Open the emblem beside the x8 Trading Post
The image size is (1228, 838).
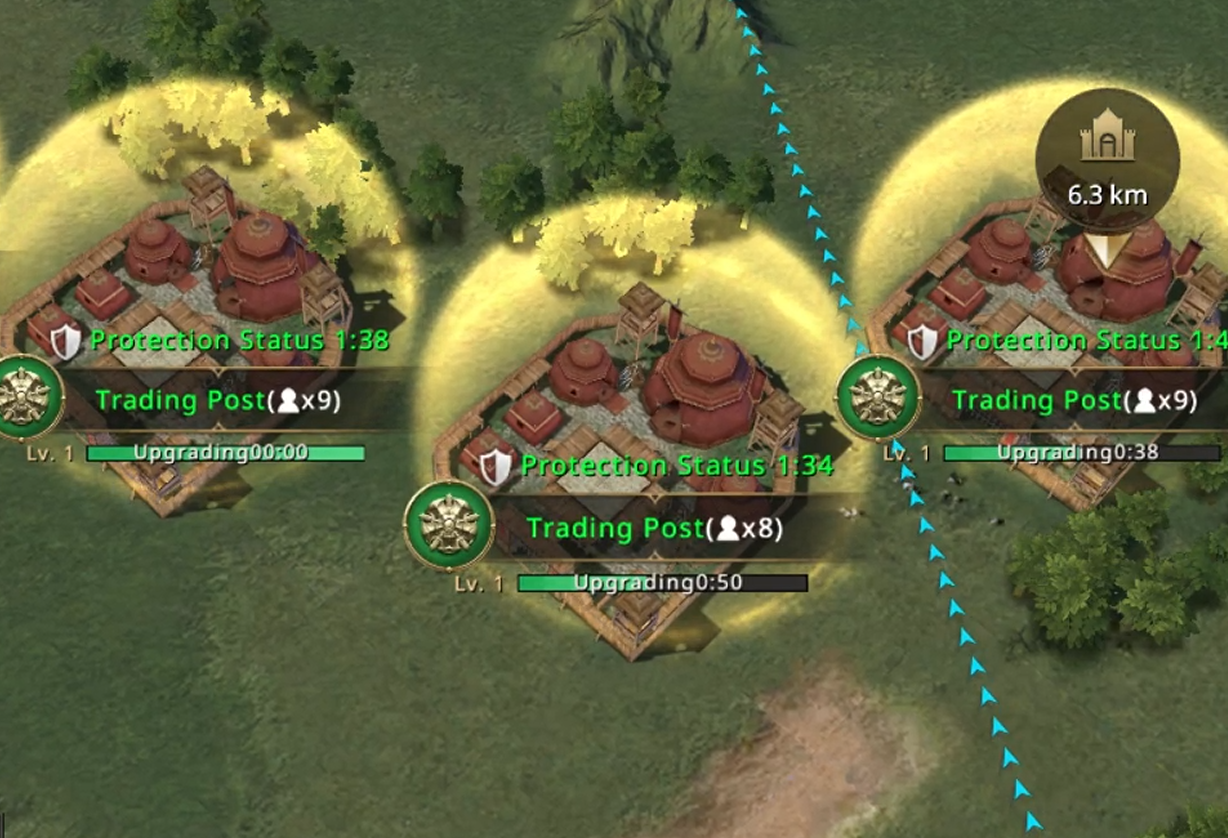[x=449, y=526]
